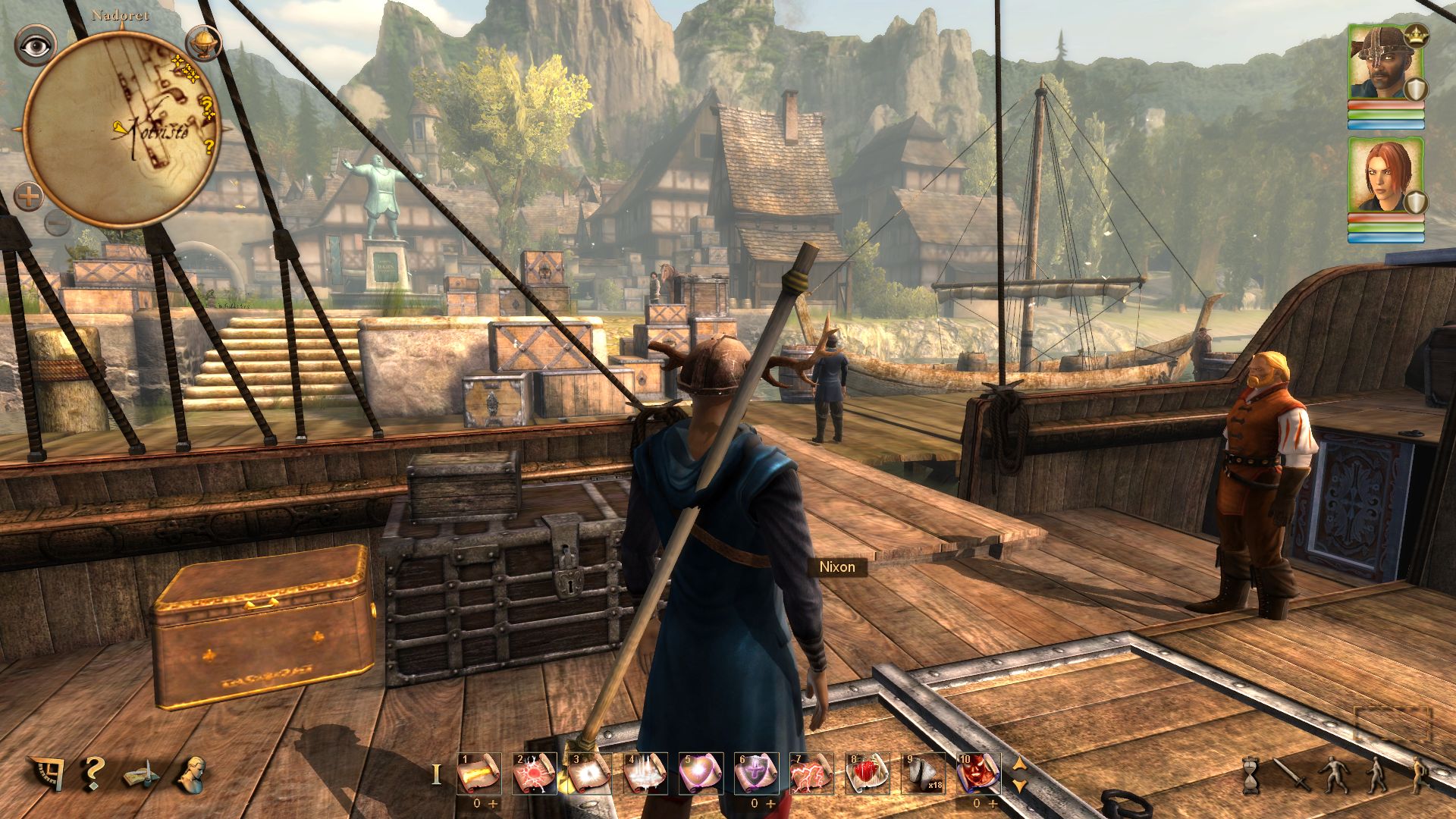Select the red-haired woman party portrait
The image size is (1456, 819).
pyautogui.click(x=1385, y=175)
